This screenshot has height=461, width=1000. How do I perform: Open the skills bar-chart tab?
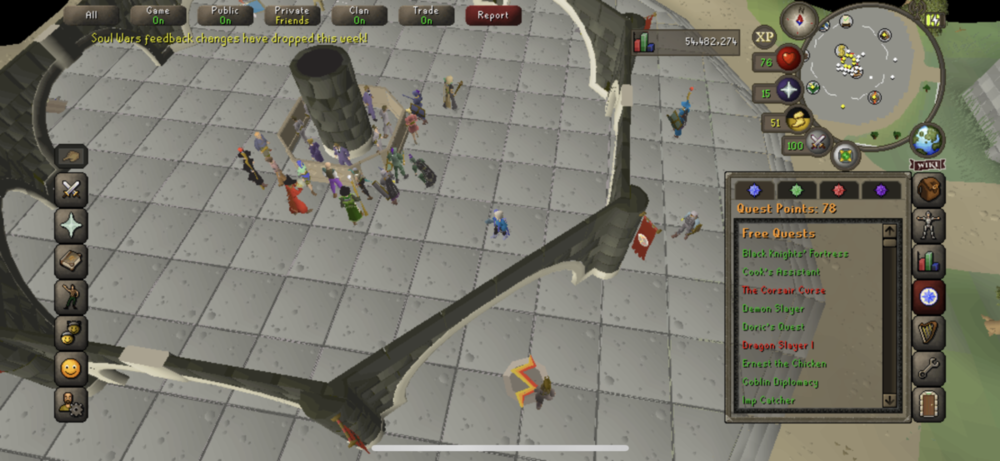[929, 262]
